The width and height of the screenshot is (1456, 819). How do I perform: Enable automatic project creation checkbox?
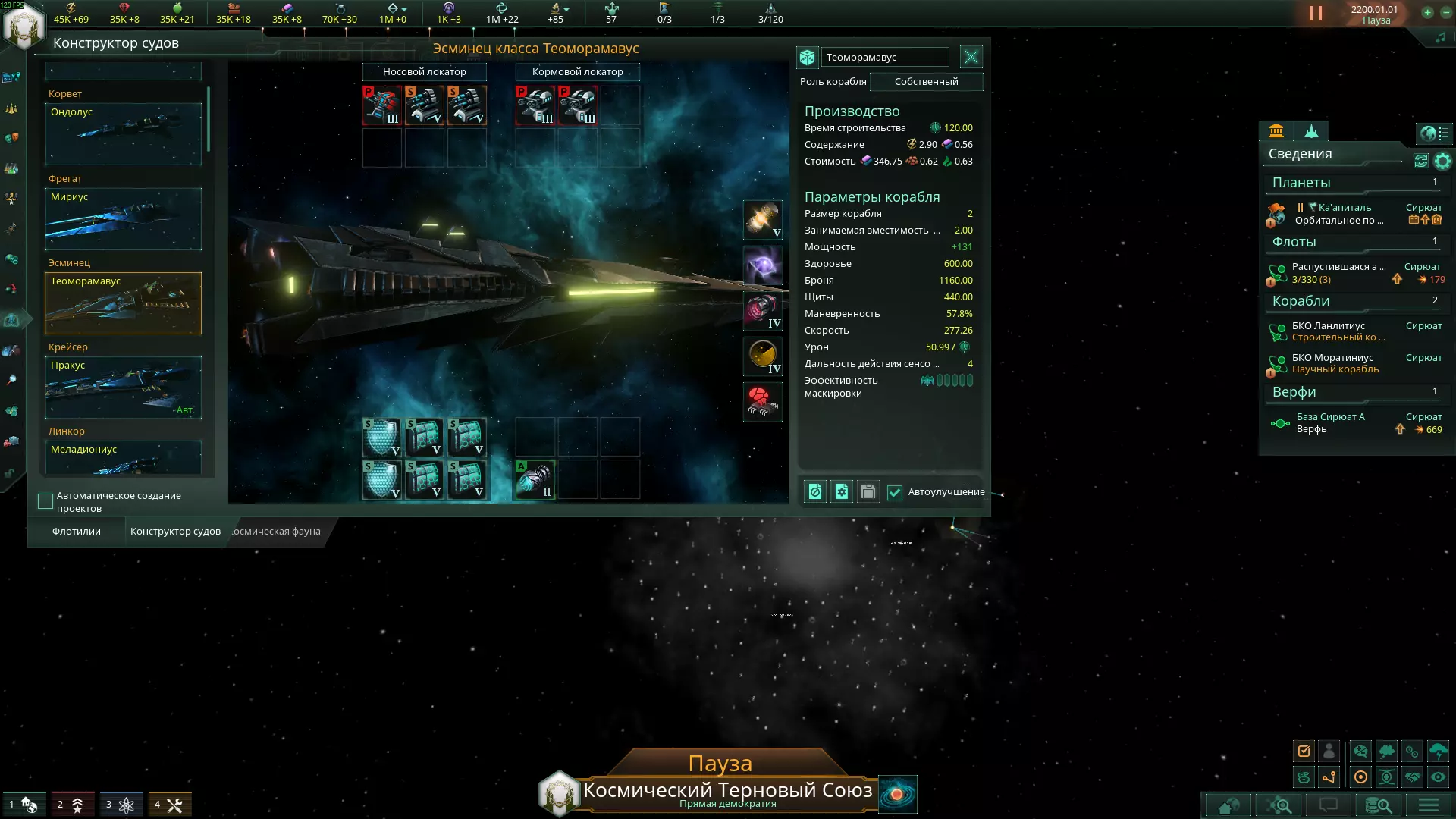[x=45, y=501]
